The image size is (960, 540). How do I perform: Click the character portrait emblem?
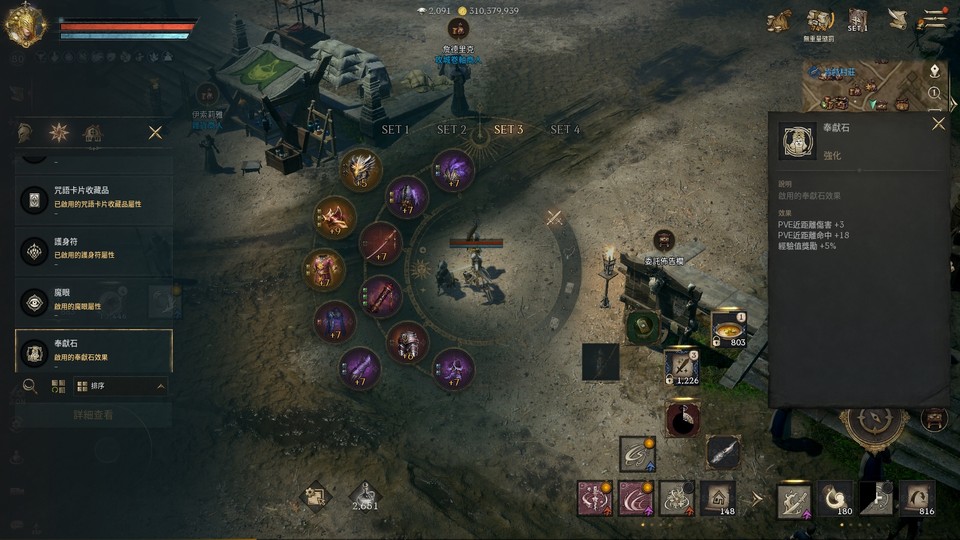pos(24,24)
